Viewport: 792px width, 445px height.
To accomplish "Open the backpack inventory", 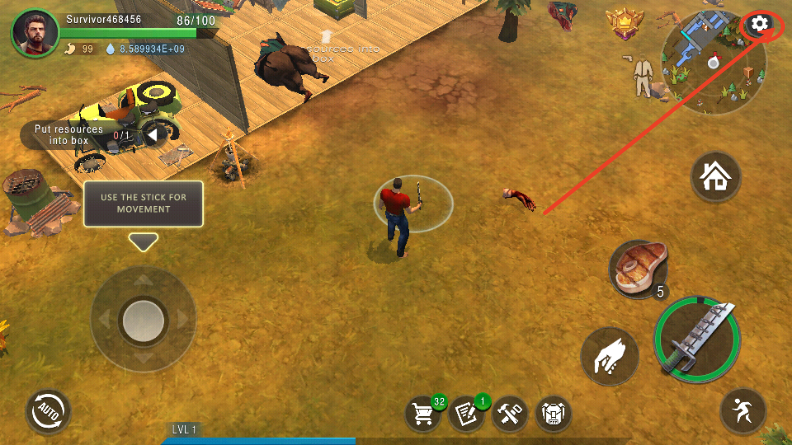I will point(554,413).
